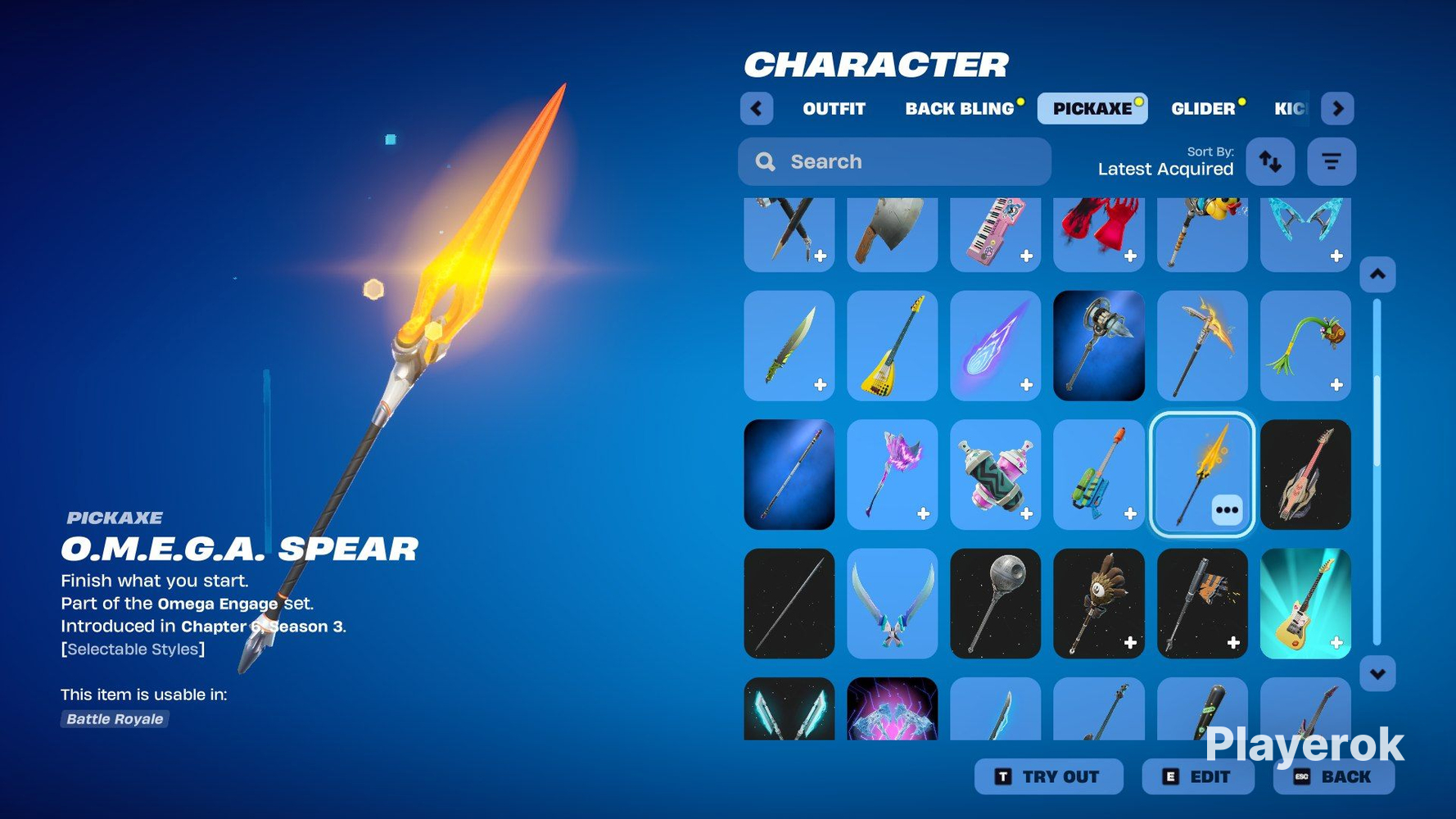Image resolution: width=1456 pixels, height=819 pixels.
Task: Focus the Search field
Action: click(894, 162)
